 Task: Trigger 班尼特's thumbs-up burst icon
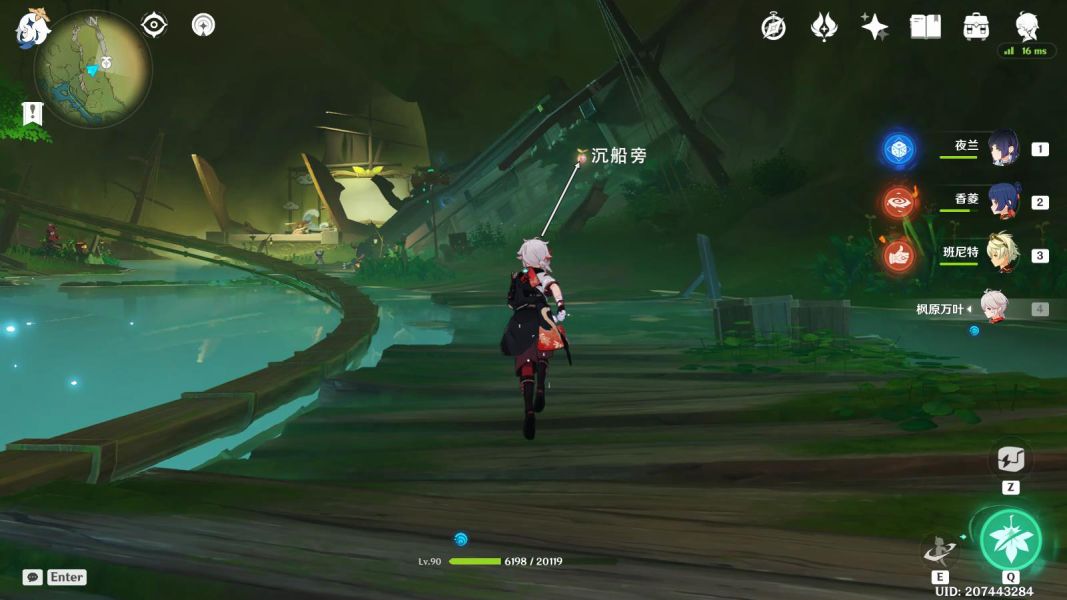(899, 256)
